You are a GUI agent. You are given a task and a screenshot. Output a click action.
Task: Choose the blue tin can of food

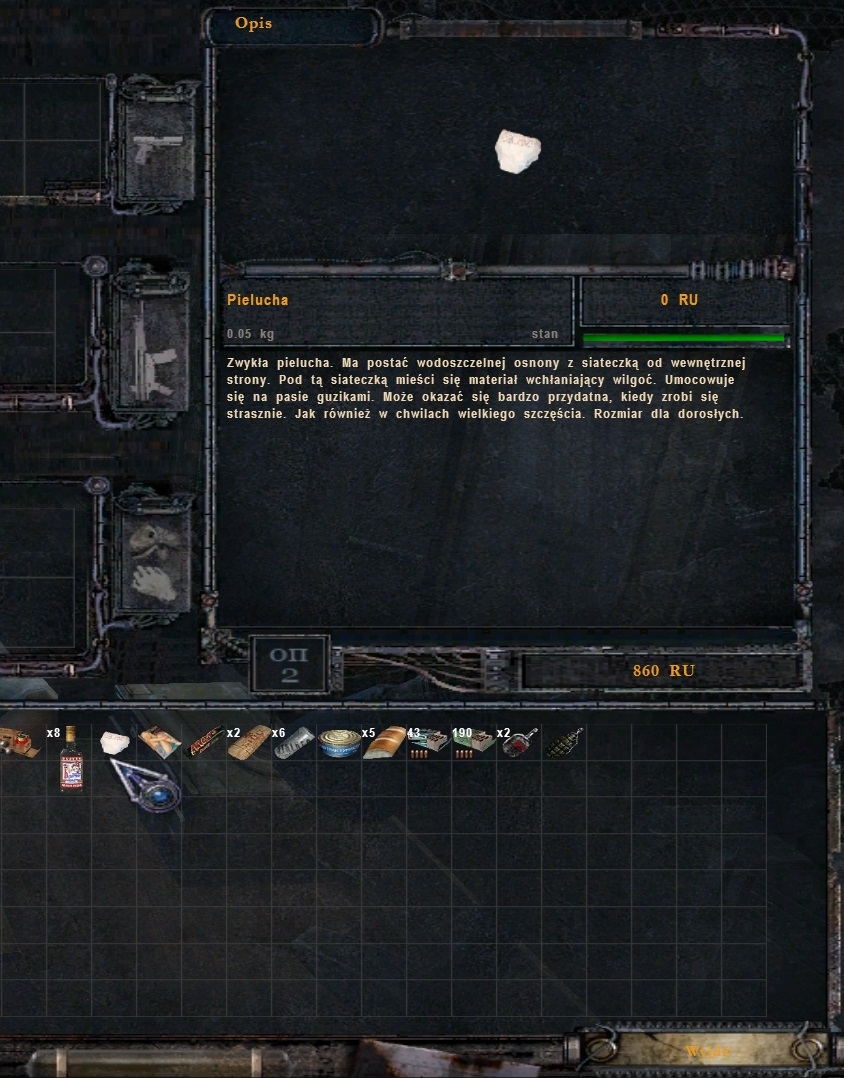[x=340, y=743]
